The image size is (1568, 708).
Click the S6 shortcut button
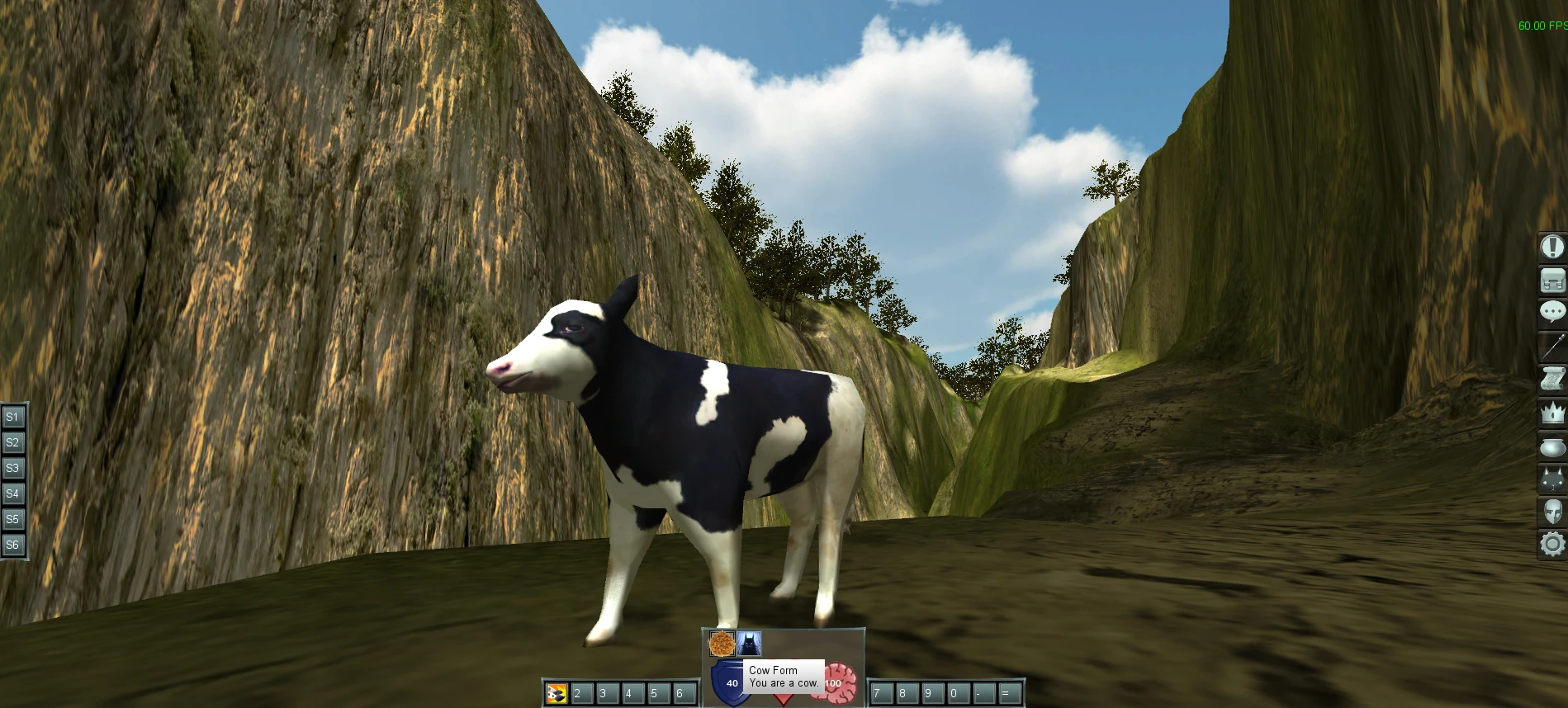point(12,545)
